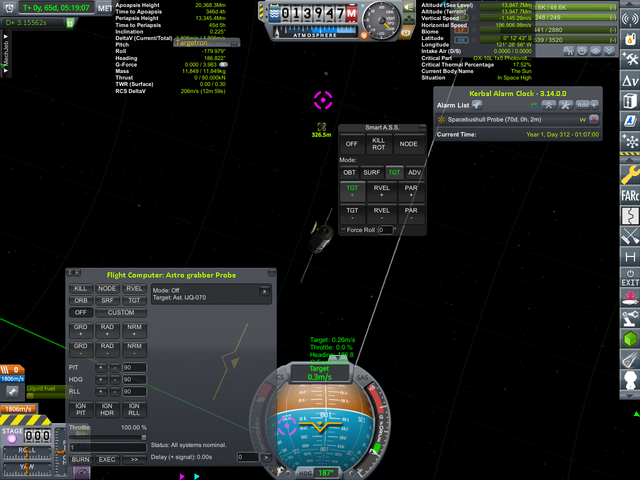Activate KILL ROT in Smart A.S.S.
Screen dimensions: 640x480
pos(379,144)
